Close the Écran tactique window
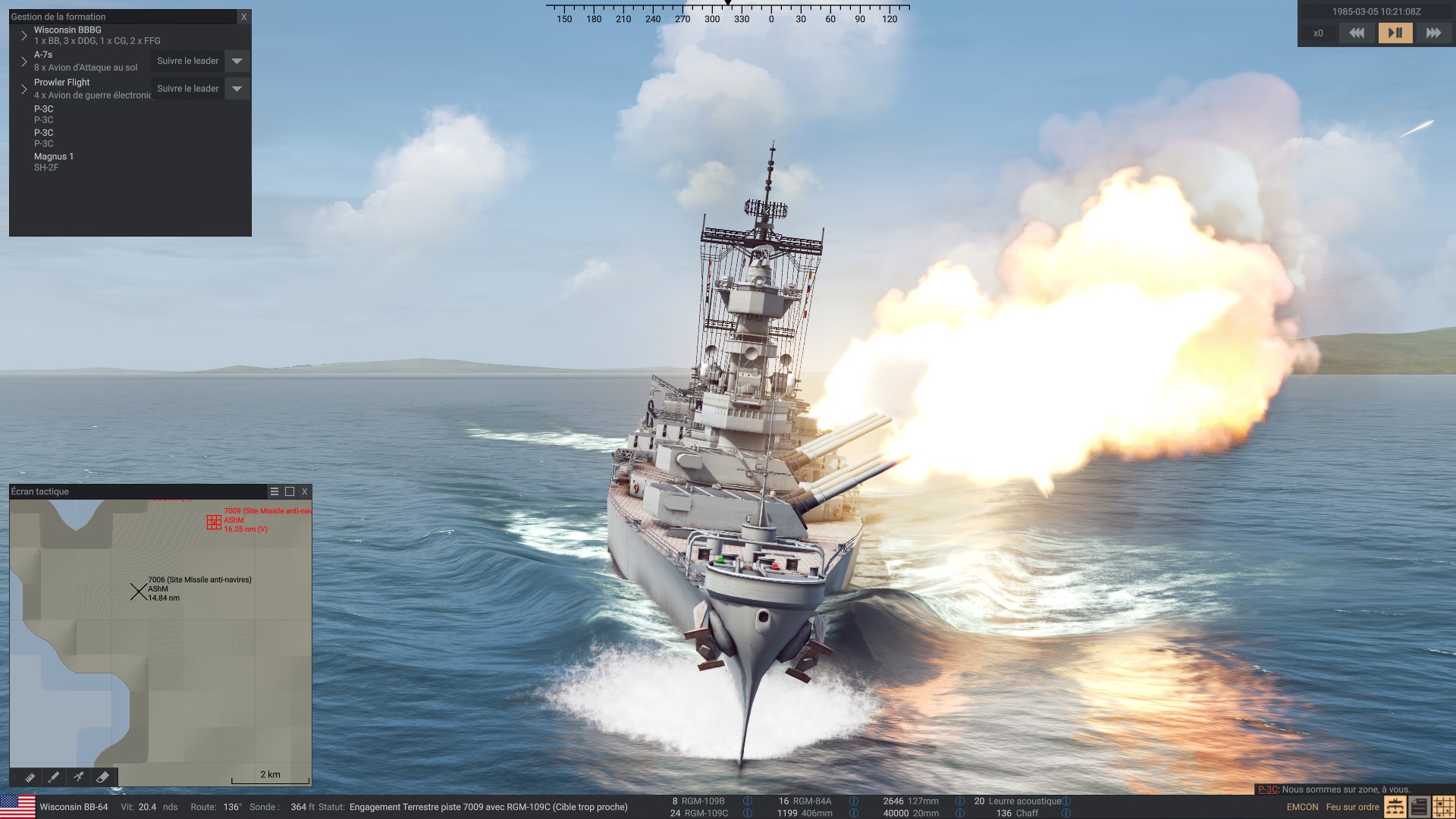Viewport: 1456px width, 819px height. tap(305, 491)
